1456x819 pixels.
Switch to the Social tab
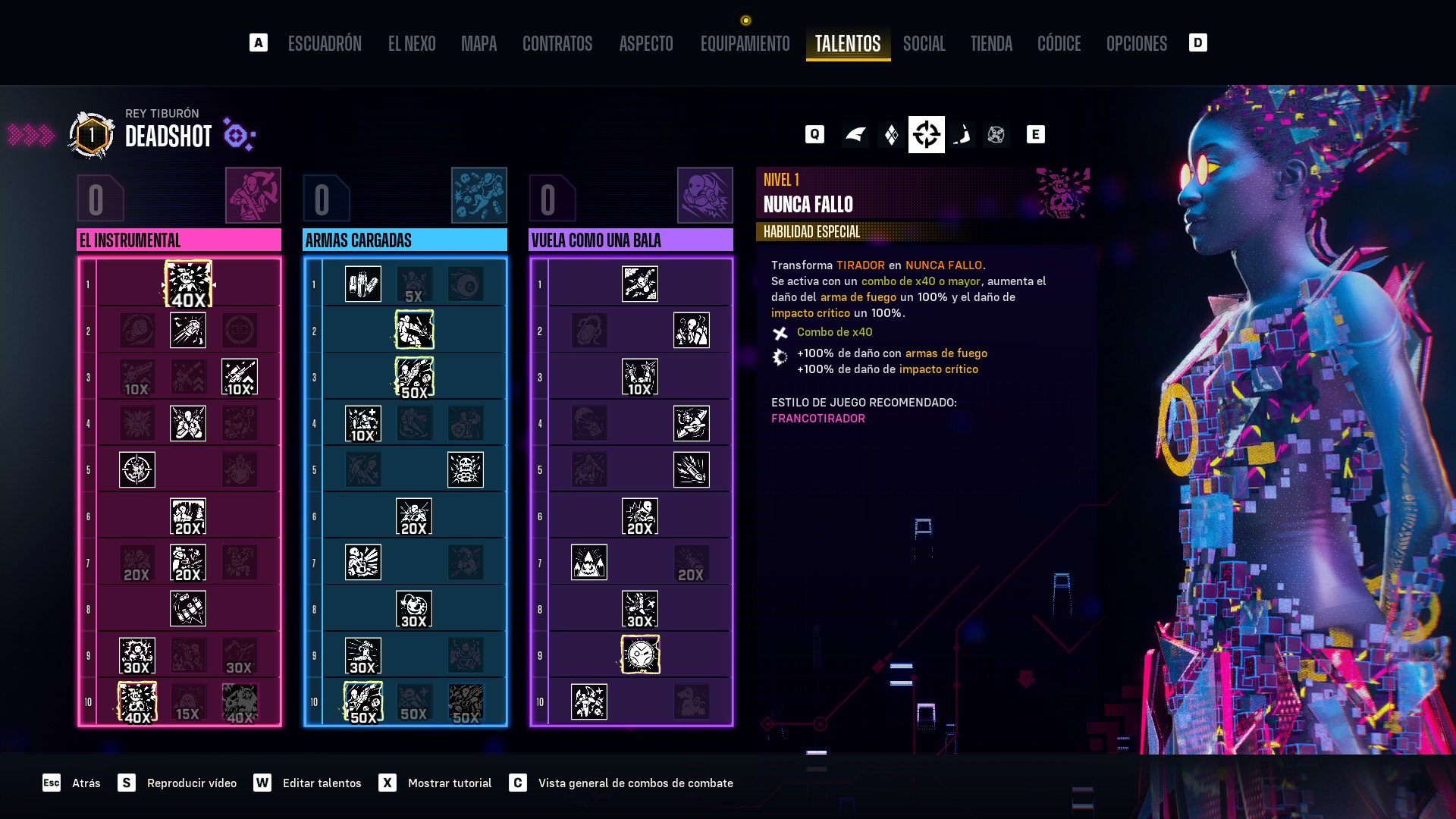(x=924, y=43)
